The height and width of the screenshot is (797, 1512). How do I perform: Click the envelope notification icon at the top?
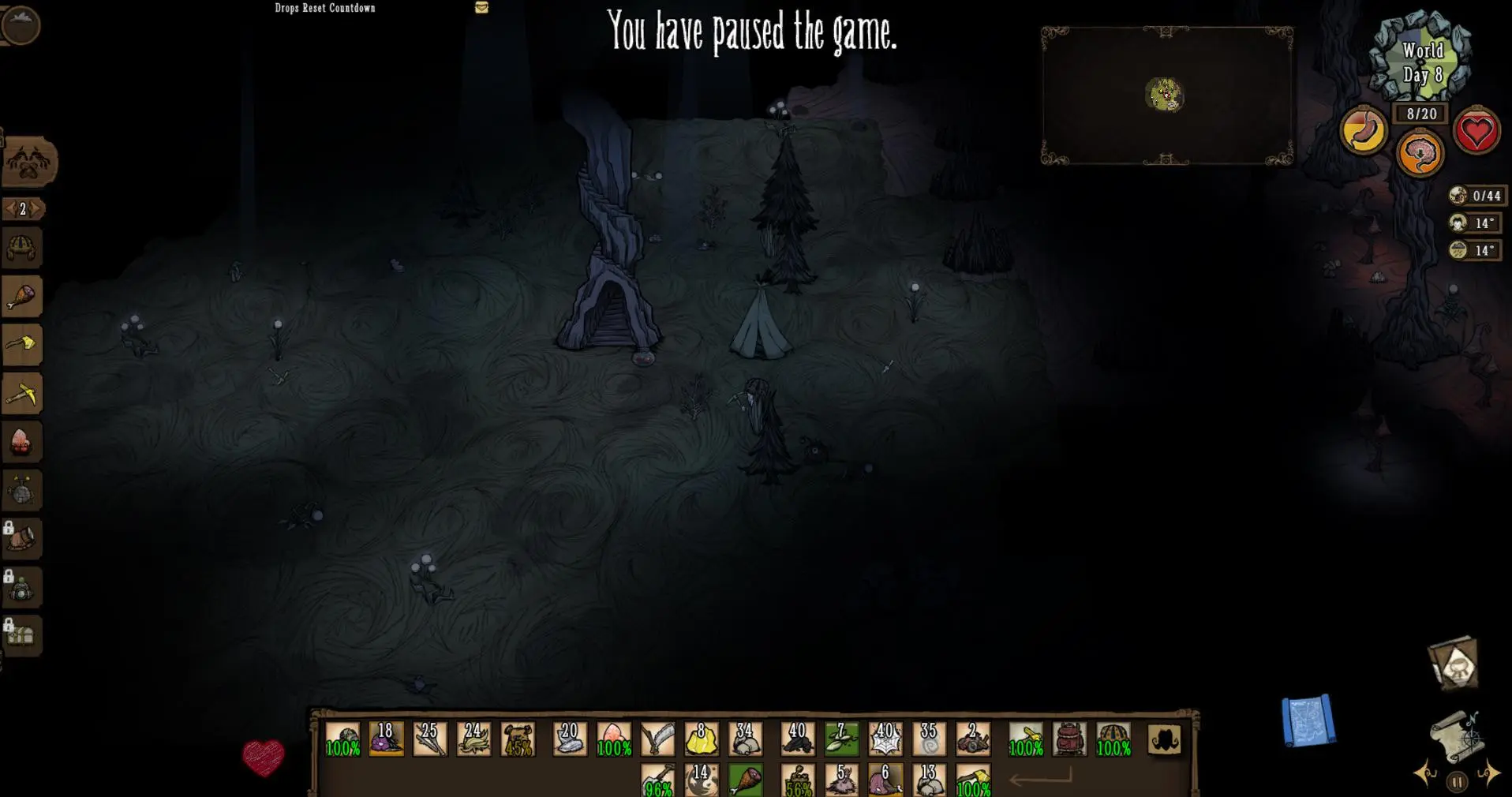click(x=481, y=9)
